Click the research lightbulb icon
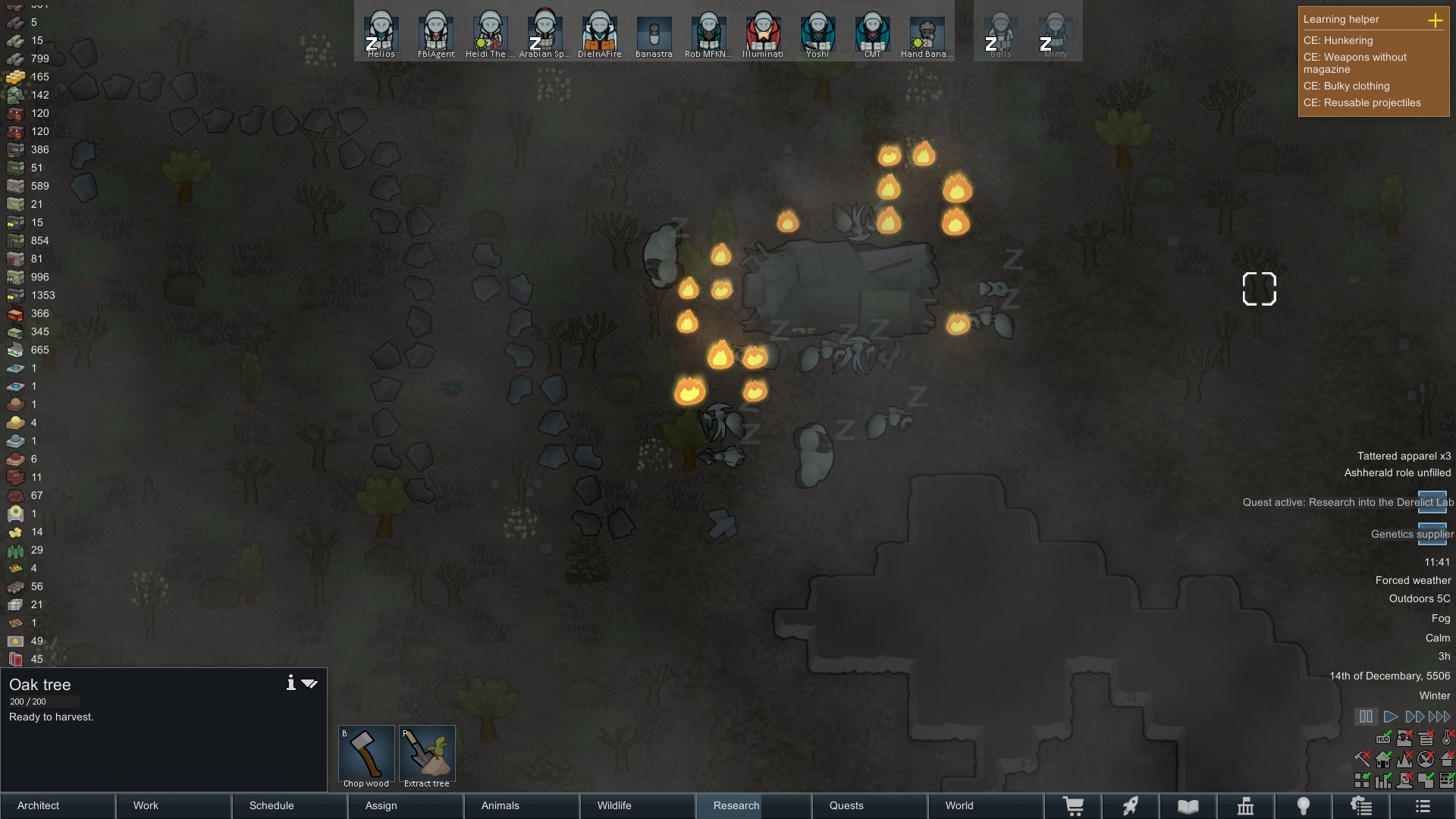Viewport: 1456px width, 819px height. click(1304, 805)
